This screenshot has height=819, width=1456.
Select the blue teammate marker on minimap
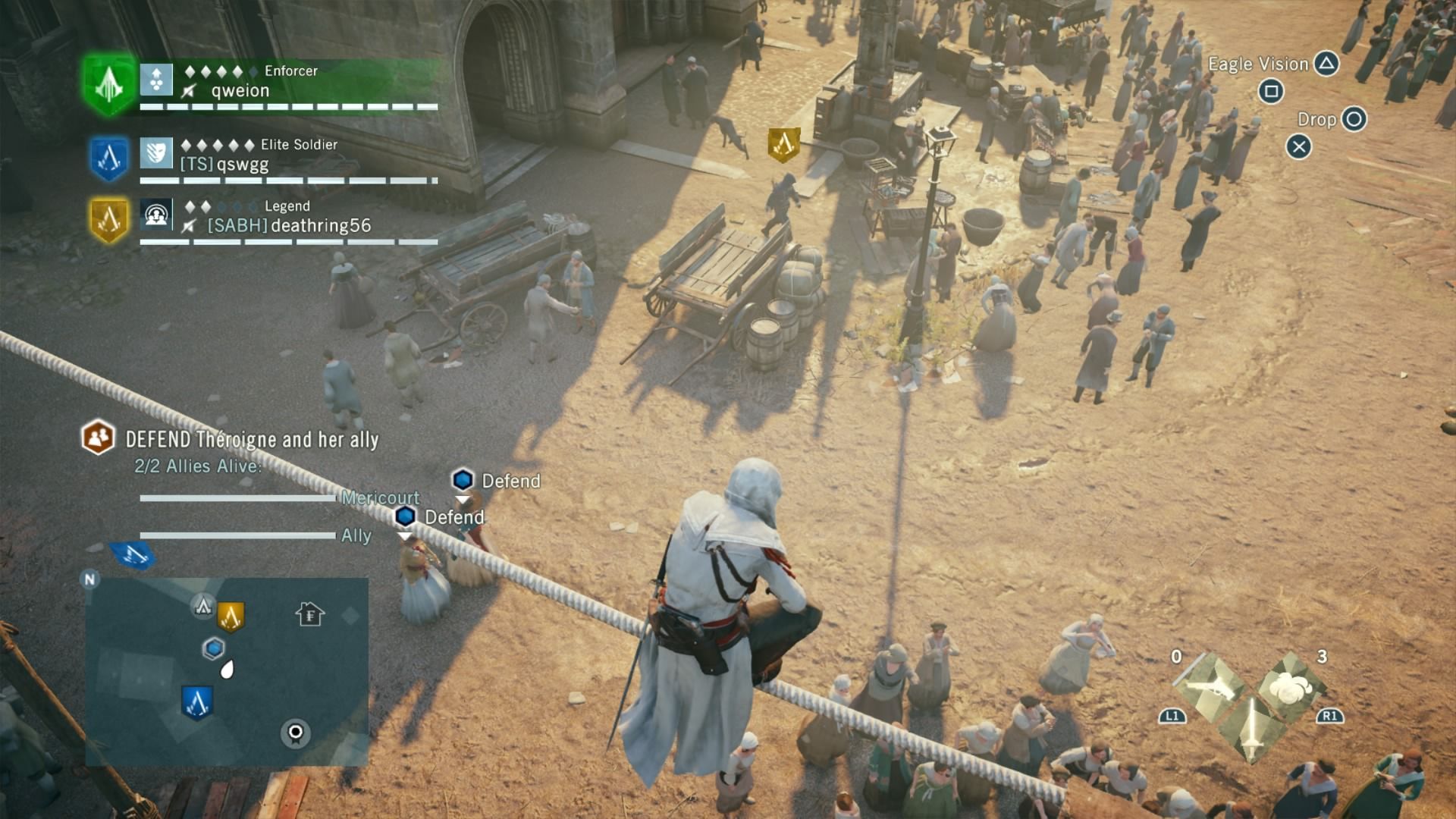(197, 702)
